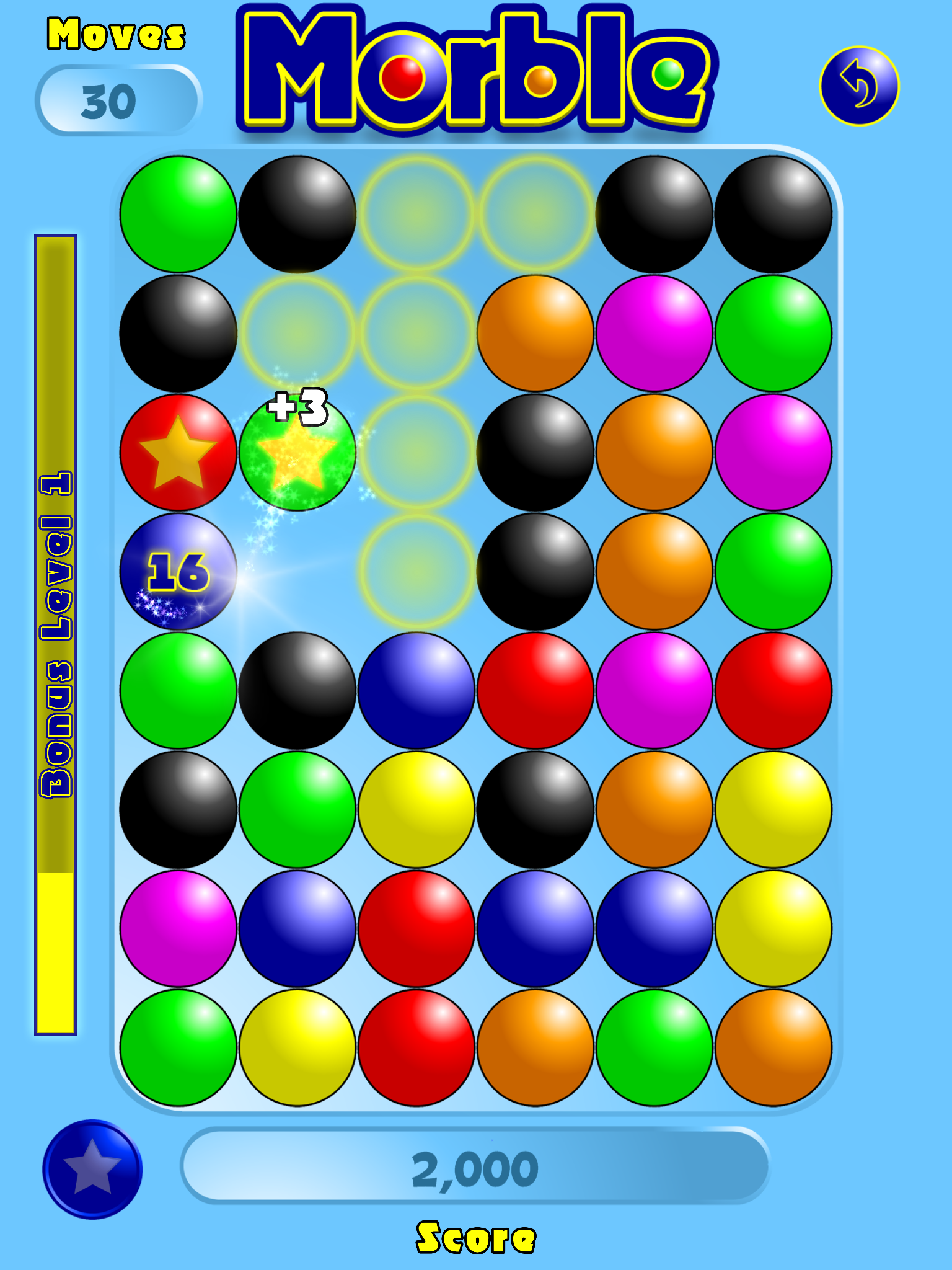This screenshot has width=952, height=1270.
Task: Tap the red marble in the bottom row
Action: click(415, 1046)
